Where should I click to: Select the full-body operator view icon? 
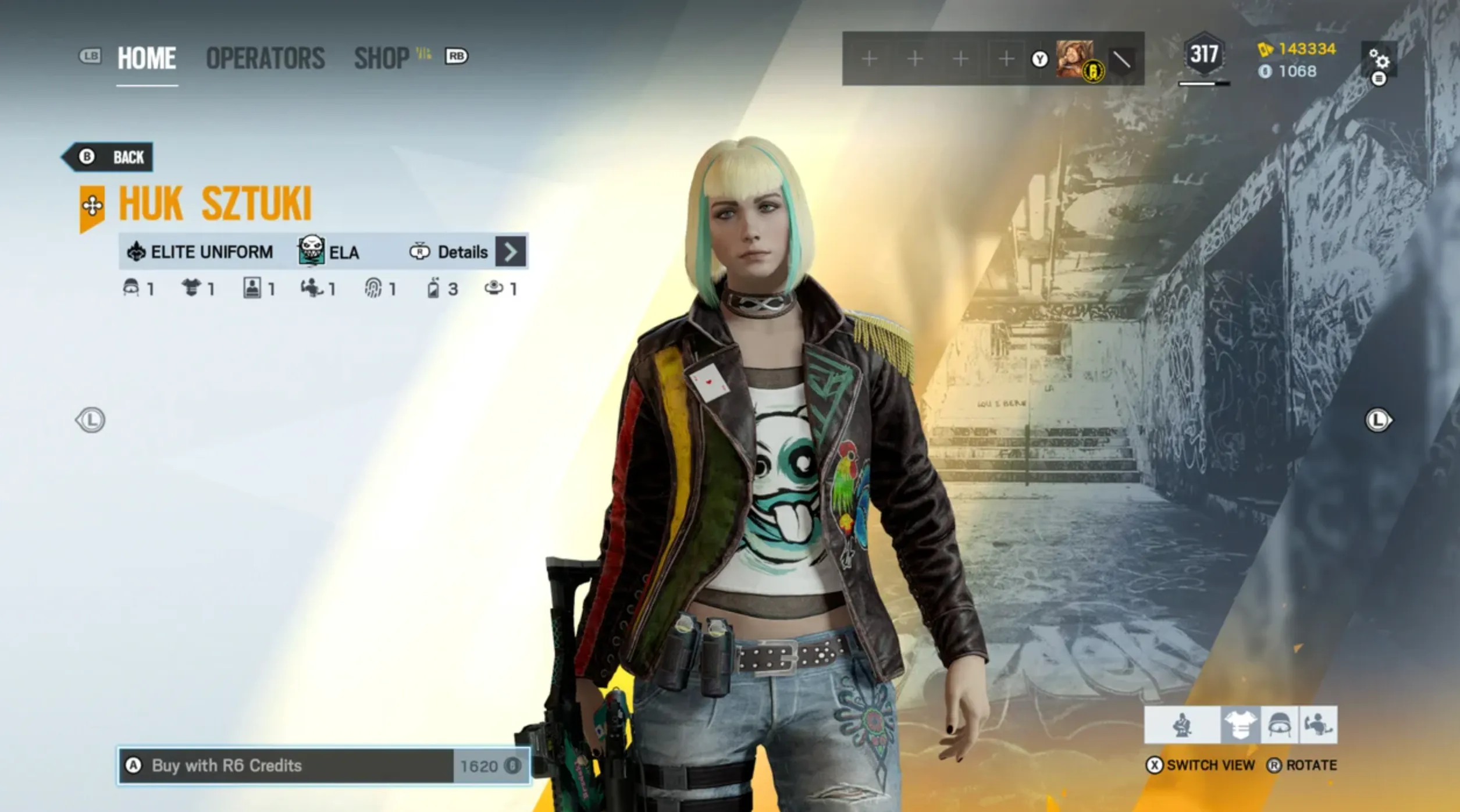coord(1182,725)
